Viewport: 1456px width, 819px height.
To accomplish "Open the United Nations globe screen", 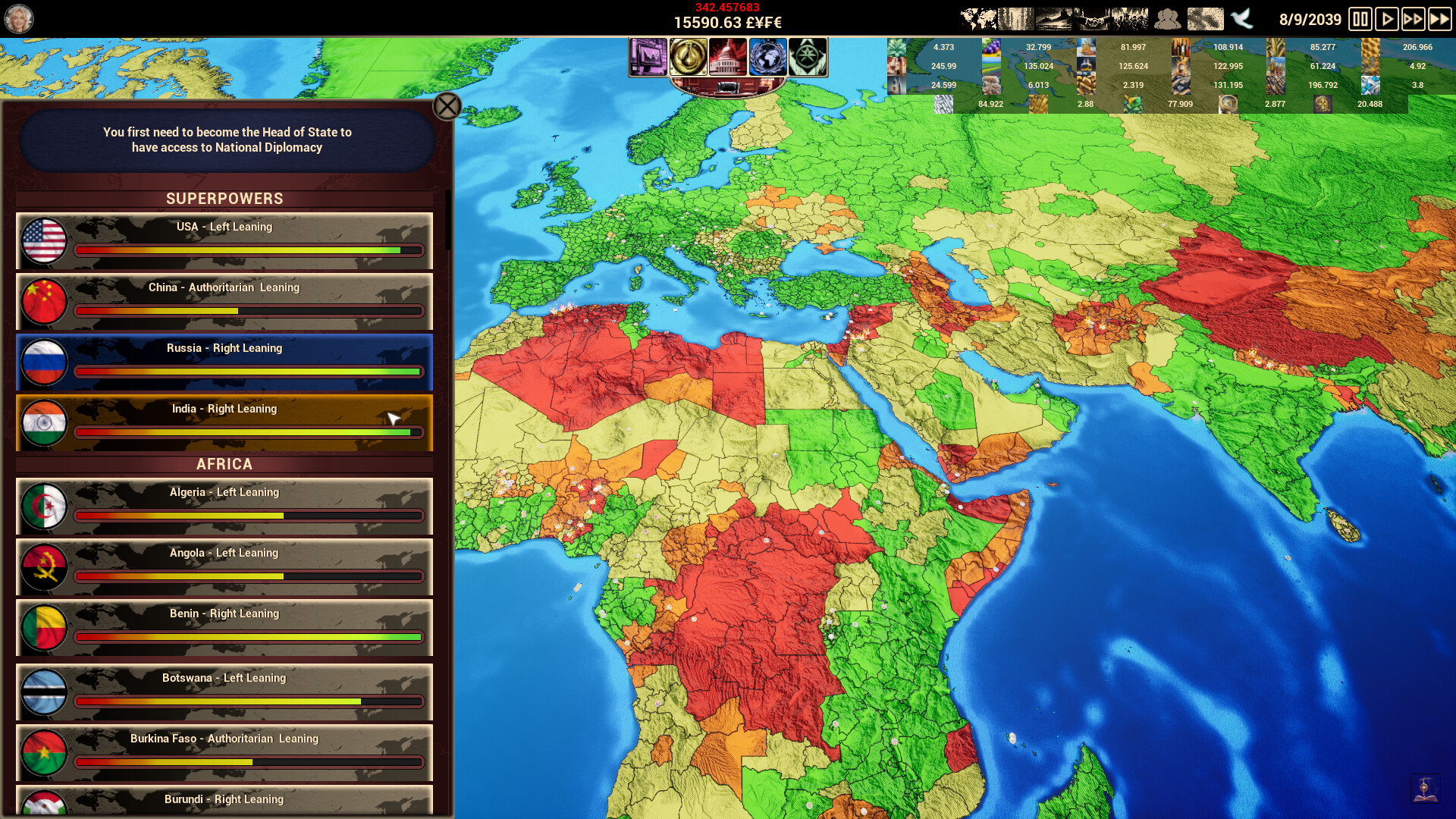I will pyautogui.click(x=768, y=57).
